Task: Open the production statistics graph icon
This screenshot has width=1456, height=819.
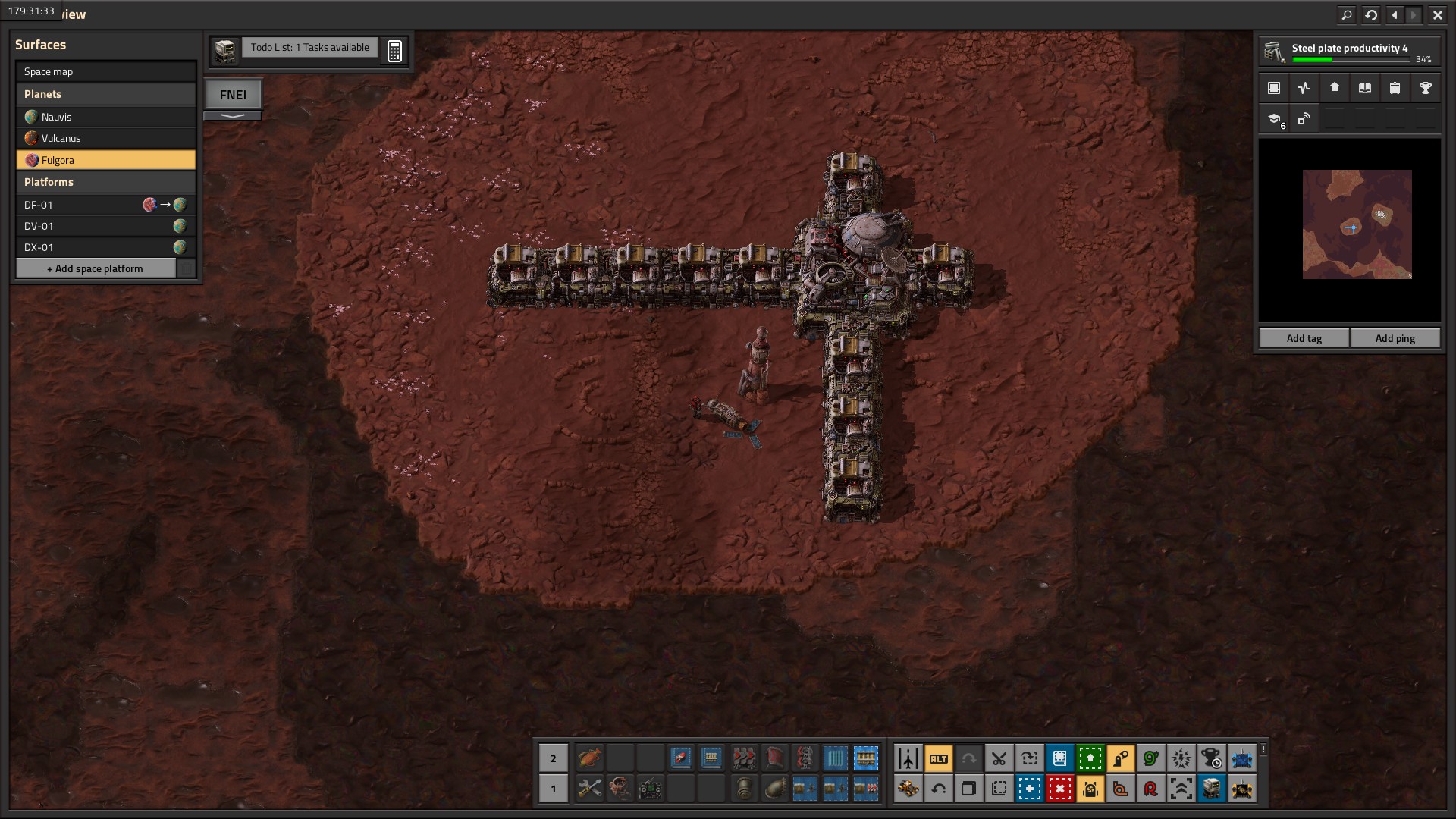Action: coord(1304,88)
